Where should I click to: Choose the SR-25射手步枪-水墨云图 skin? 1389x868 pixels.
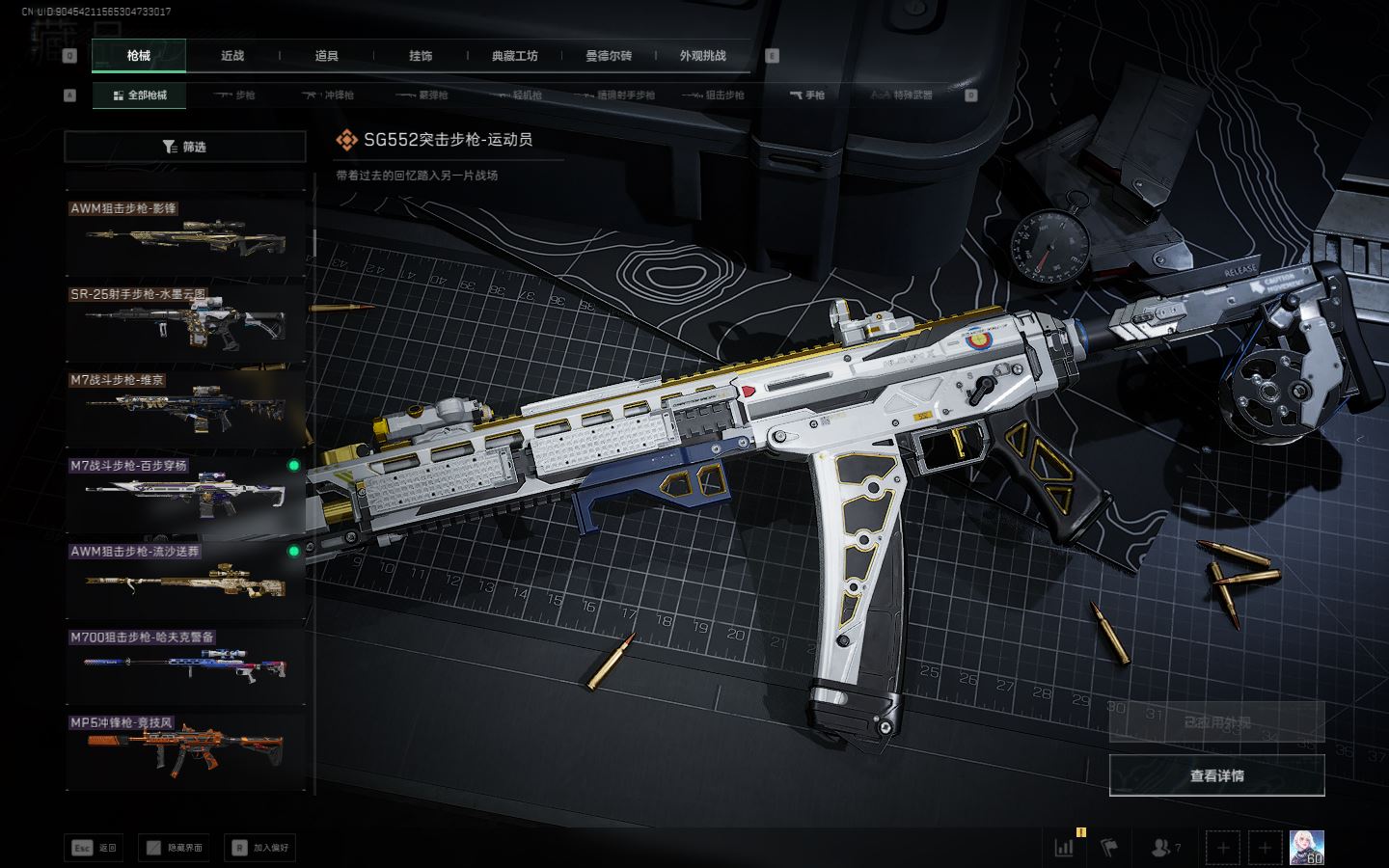(184, 323)
